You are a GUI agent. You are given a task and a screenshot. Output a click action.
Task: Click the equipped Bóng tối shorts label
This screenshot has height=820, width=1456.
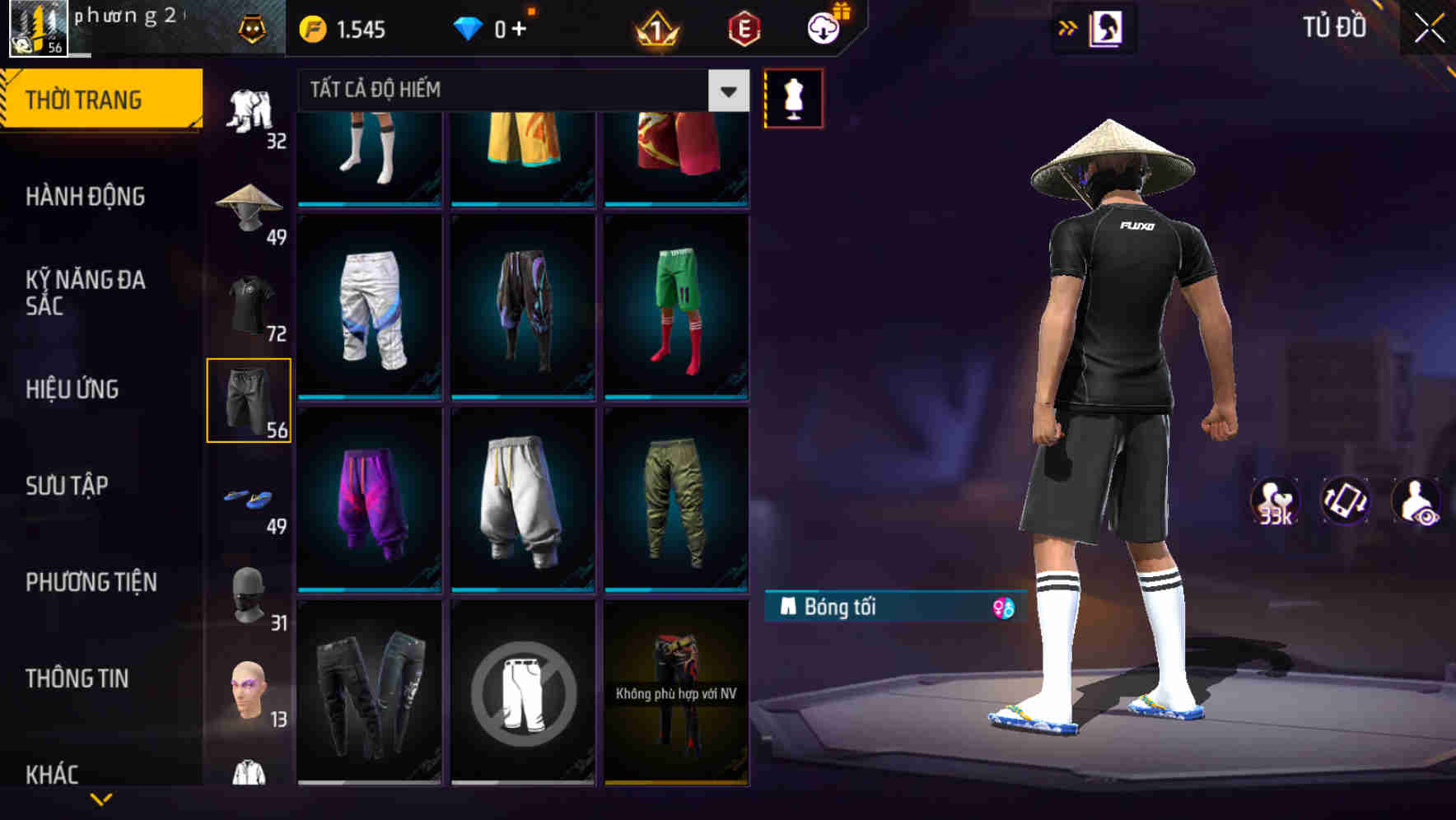coord(840,609)
